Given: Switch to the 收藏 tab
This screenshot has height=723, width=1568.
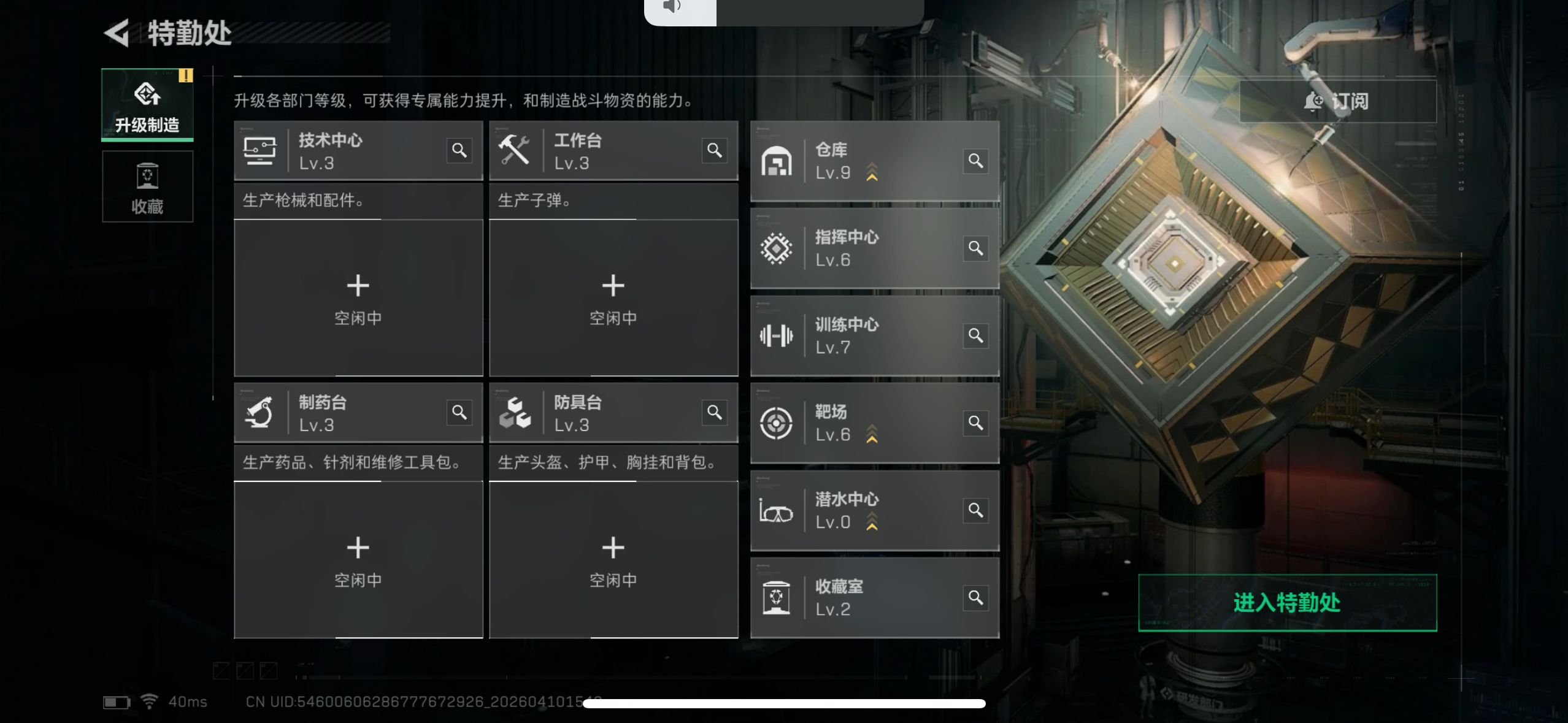Looking at the screenshot, I should 147,186.
